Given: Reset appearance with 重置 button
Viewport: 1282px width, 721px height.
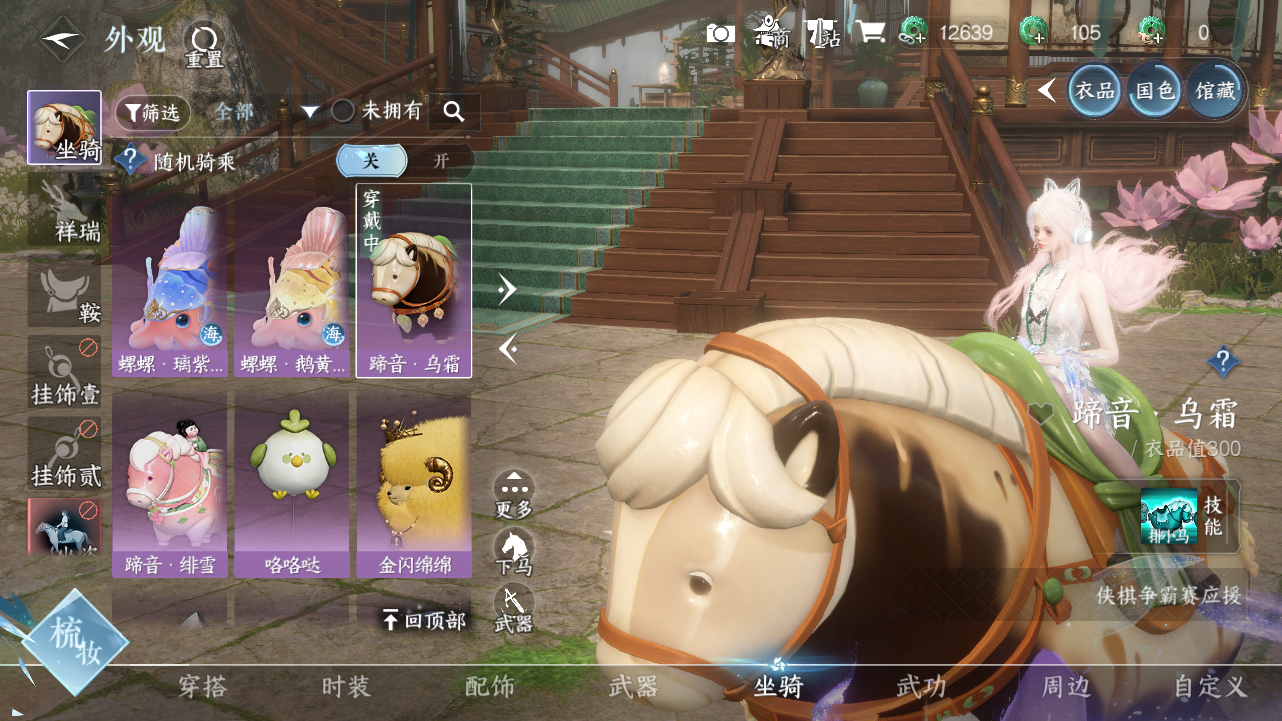Looking at the screenshot, I should pyautogui.click(x=204, y=44).
